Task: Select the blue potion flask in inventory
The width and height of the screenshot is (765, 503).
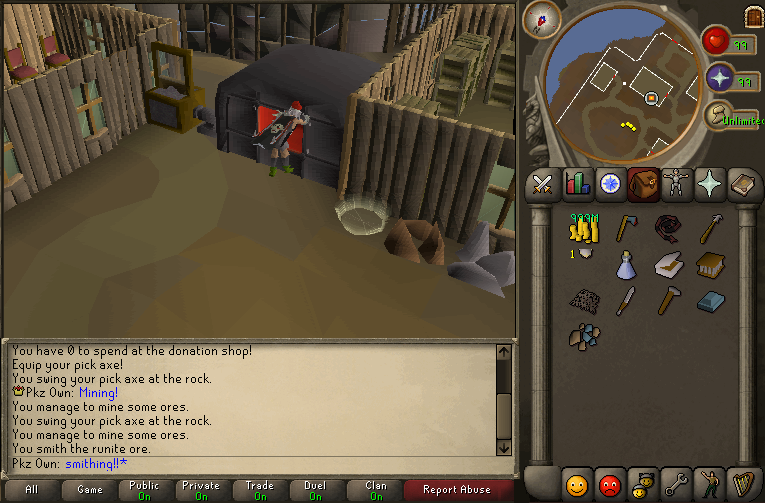Action: 626,265
